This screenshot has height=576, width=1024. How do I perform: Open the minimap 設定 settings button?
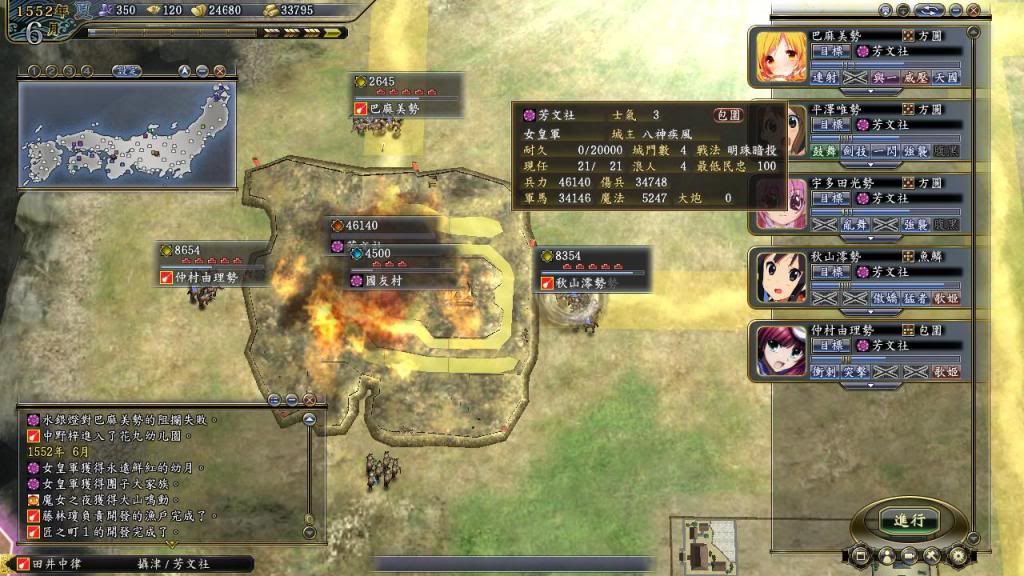(x=126, y=71)
